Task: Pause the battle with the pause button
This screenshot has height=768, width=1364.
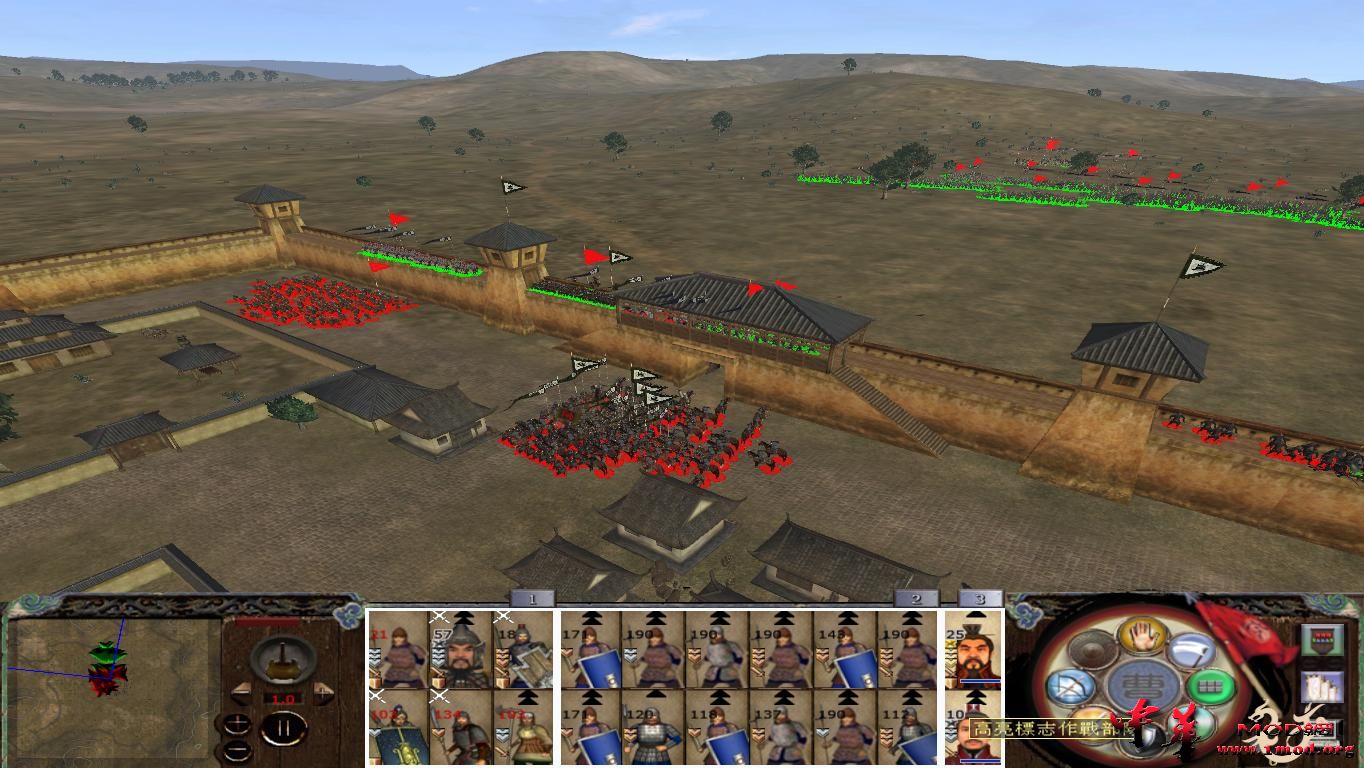Action: coord(282,728)
